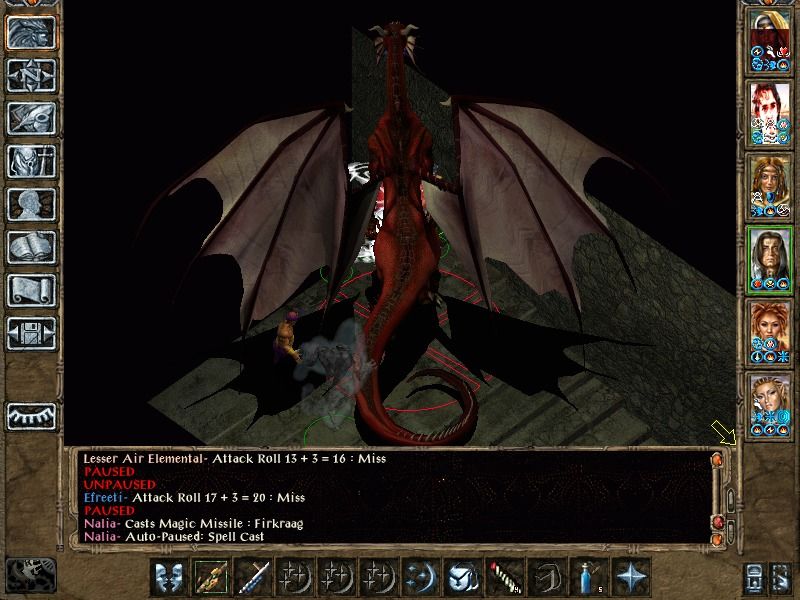Click the rest party eye button
This screenshot has height=600, width=800.
pos(31,414)
